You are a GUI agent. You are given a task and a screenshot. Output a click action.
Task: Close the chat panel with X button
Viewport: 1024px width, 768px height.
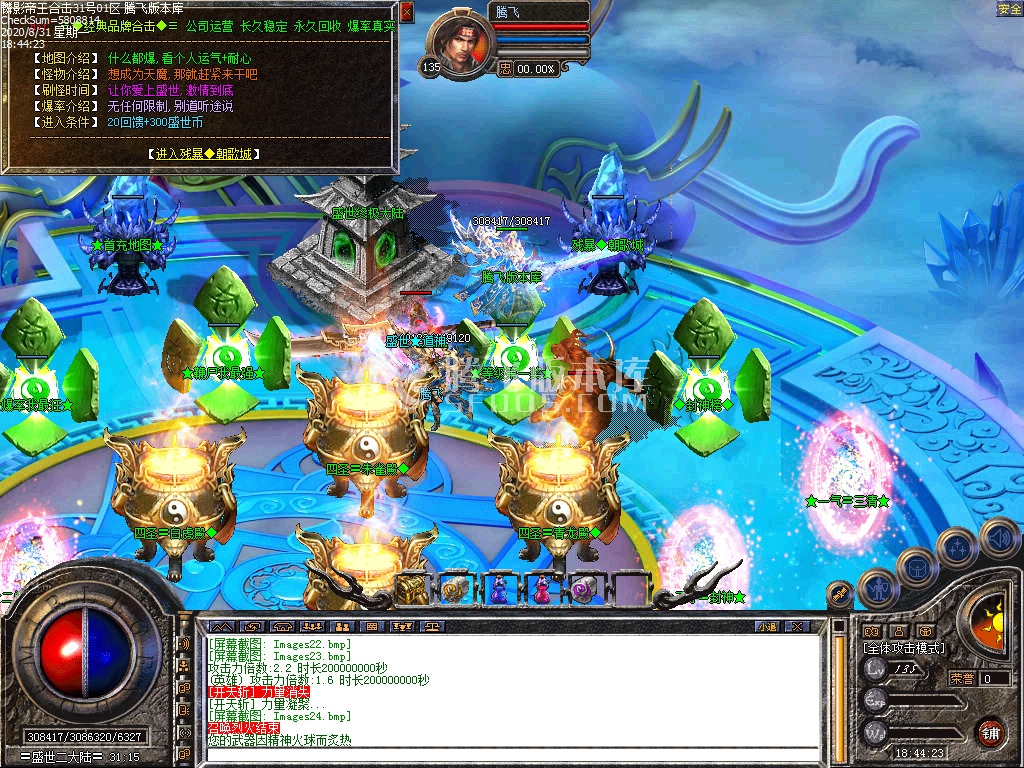click(x=796, y=627)
